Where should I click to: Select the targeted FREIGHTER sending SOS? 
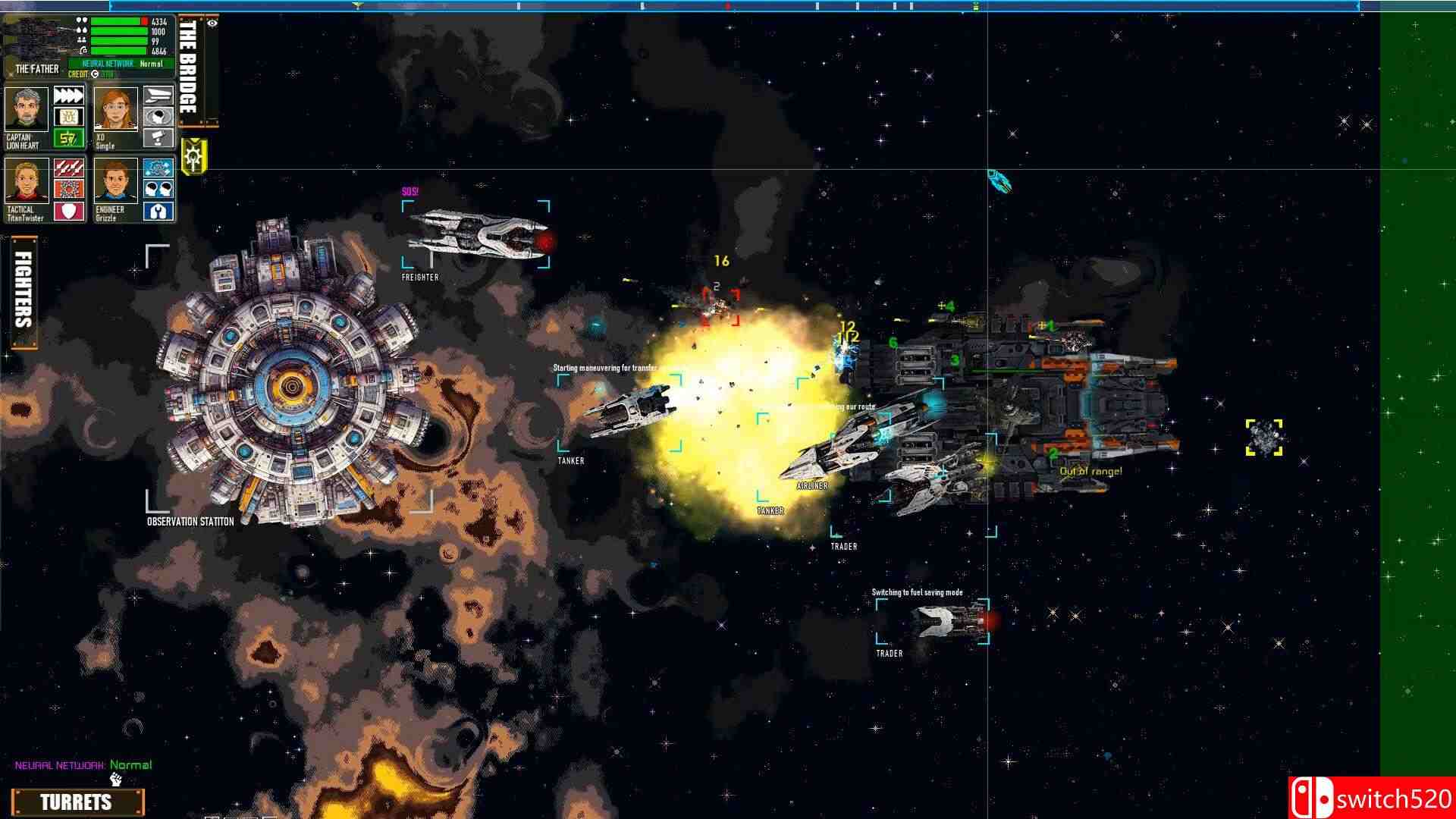(x=478, y=235)
